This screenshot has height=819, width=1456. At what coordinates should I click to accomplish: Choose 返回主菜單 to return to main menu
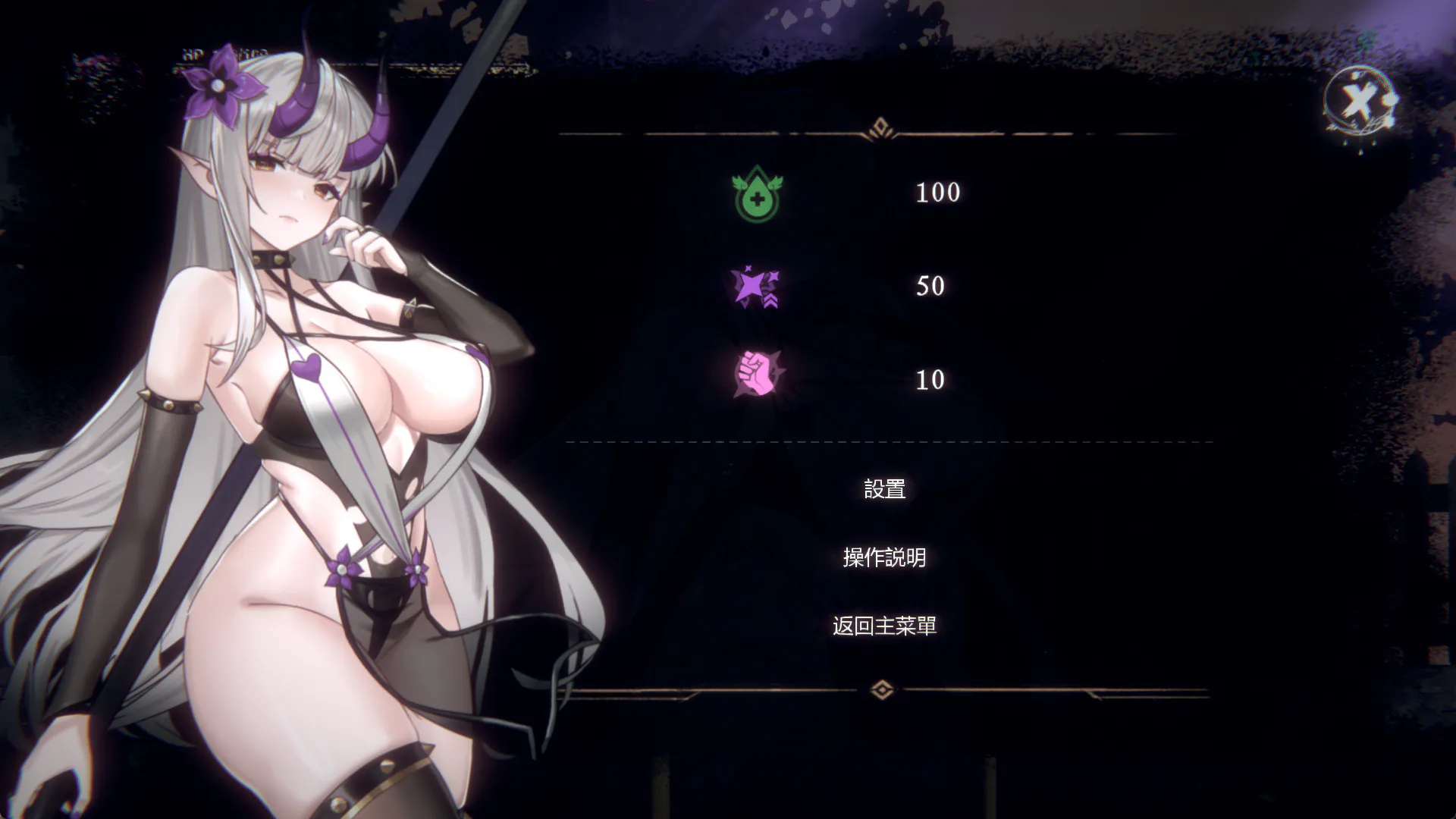click(x=884, y=626)
